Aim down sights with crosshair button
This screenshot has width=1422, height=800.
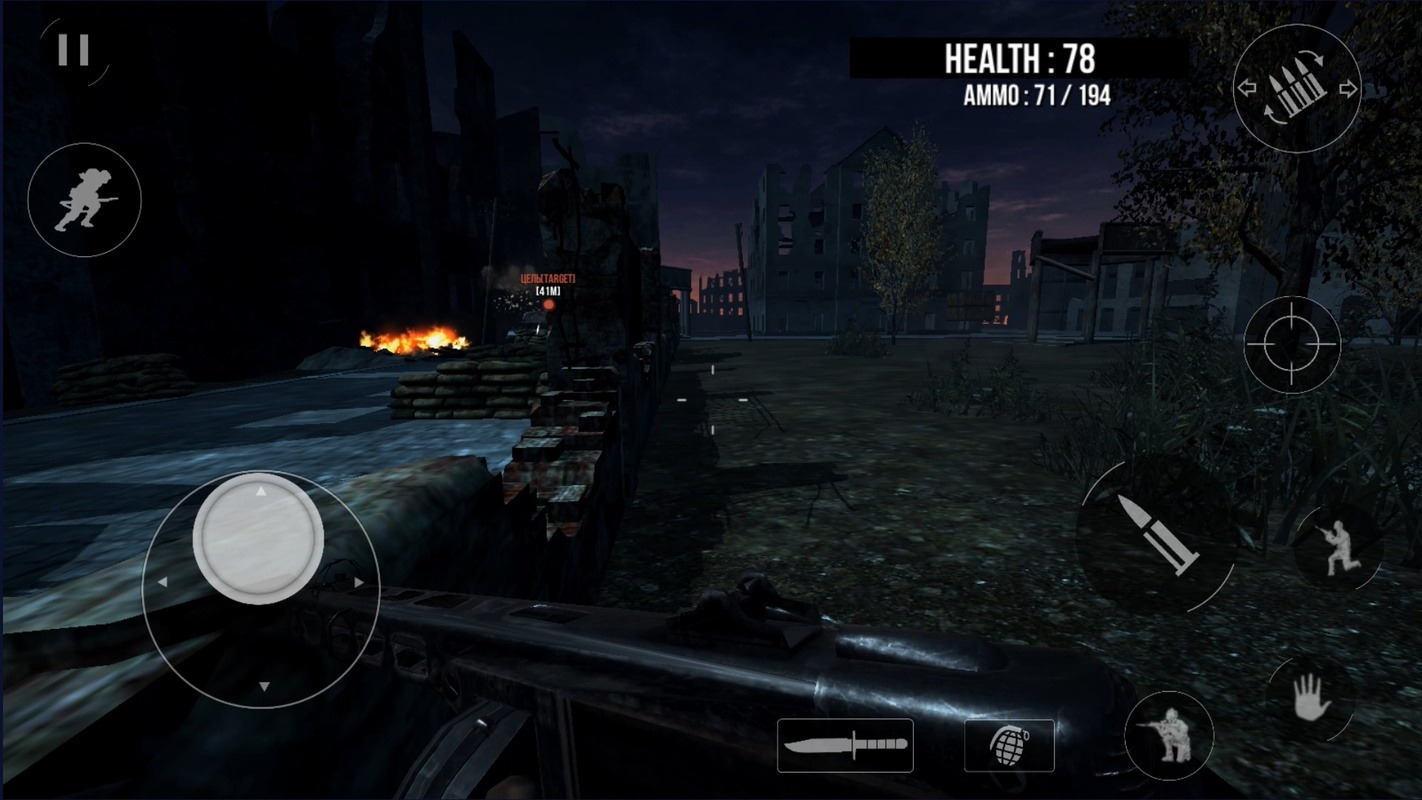[x=1292, y=345]
